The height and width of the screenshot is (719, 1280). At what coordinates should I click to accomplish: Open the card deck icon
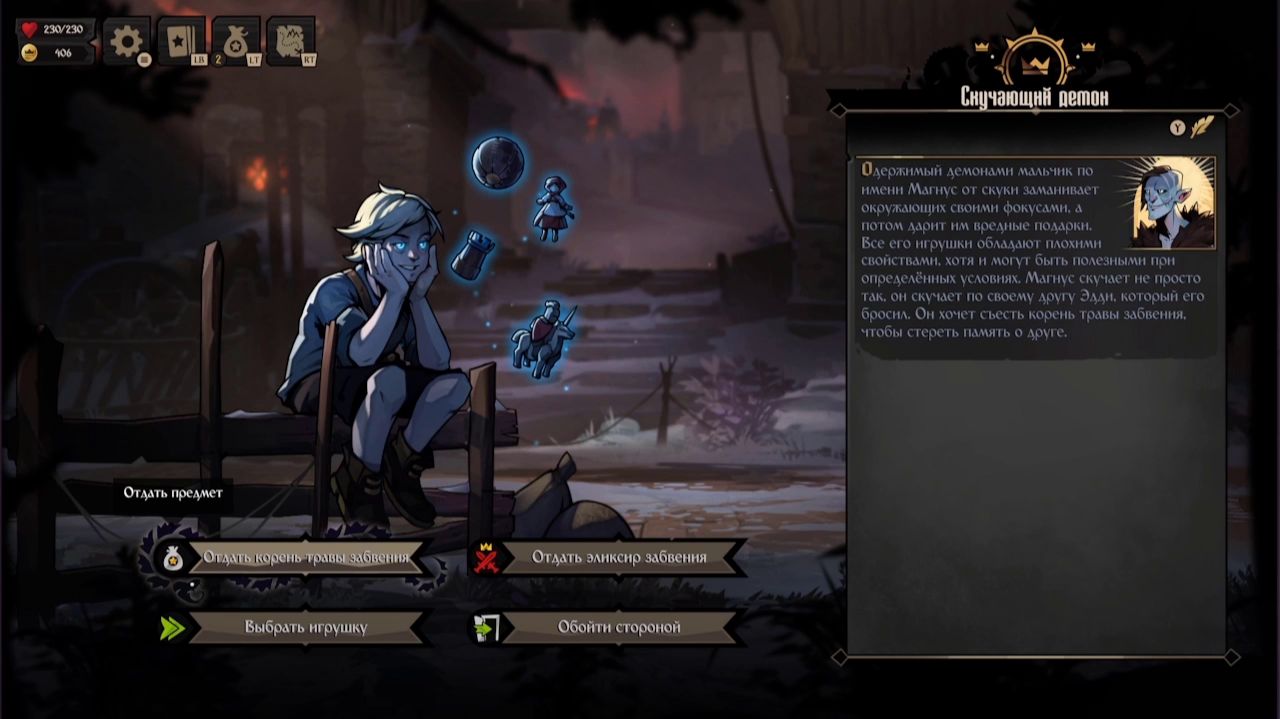coord(181,41)
